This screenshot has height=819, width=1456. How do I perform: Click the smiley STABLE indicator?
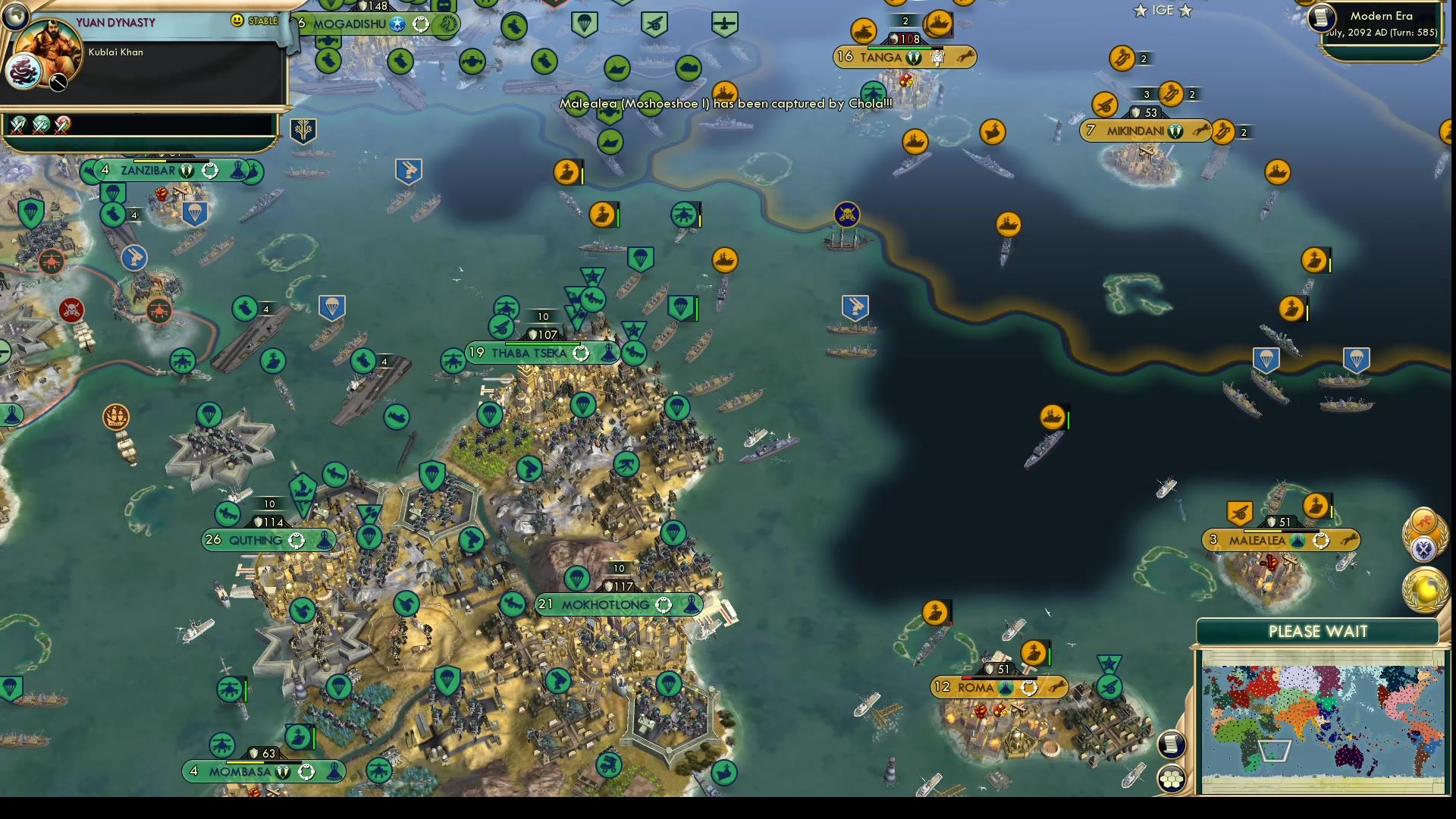tap(236, 20)
